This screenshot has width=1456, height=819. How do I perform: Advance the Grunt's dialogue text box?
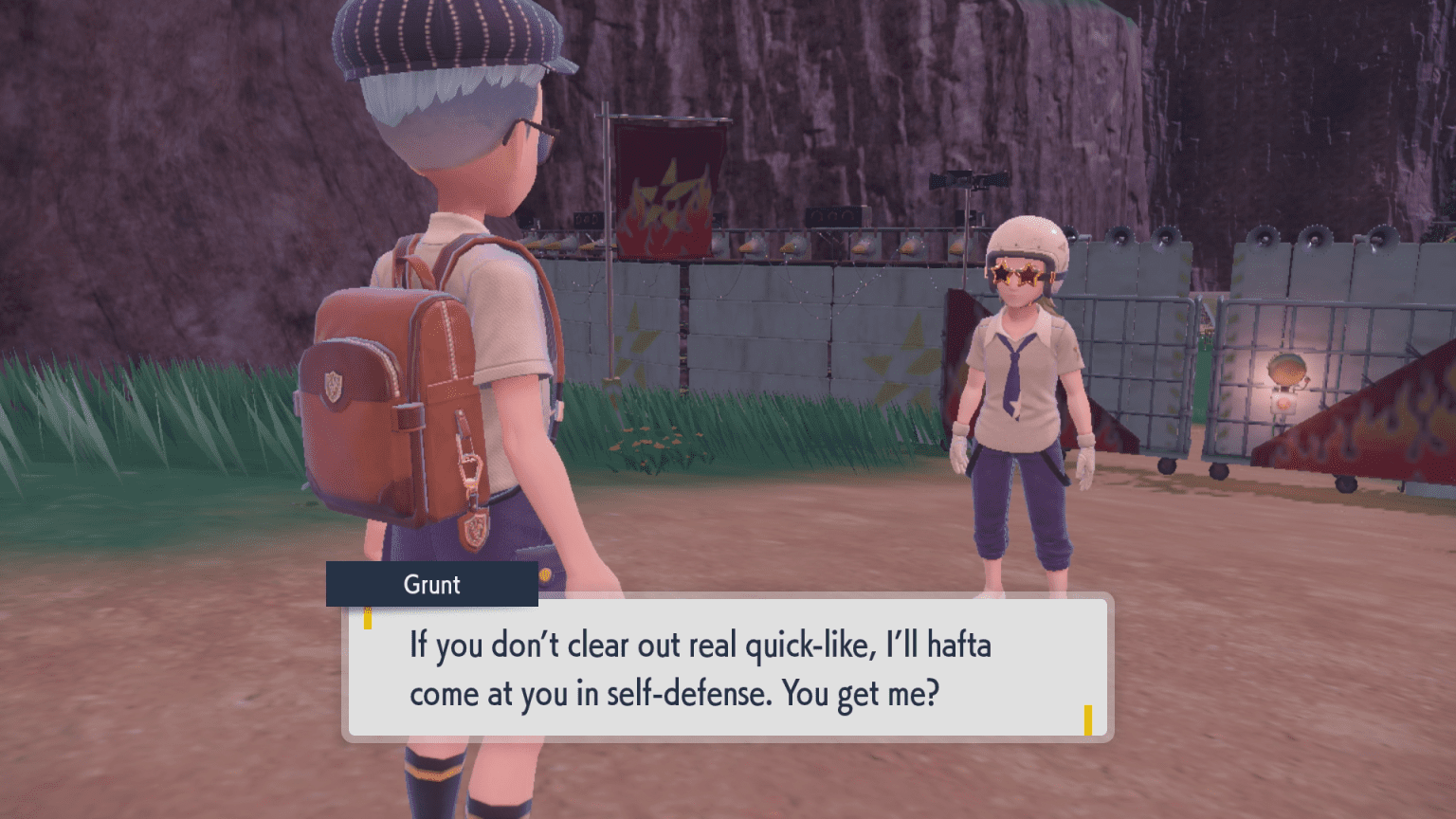727,668
